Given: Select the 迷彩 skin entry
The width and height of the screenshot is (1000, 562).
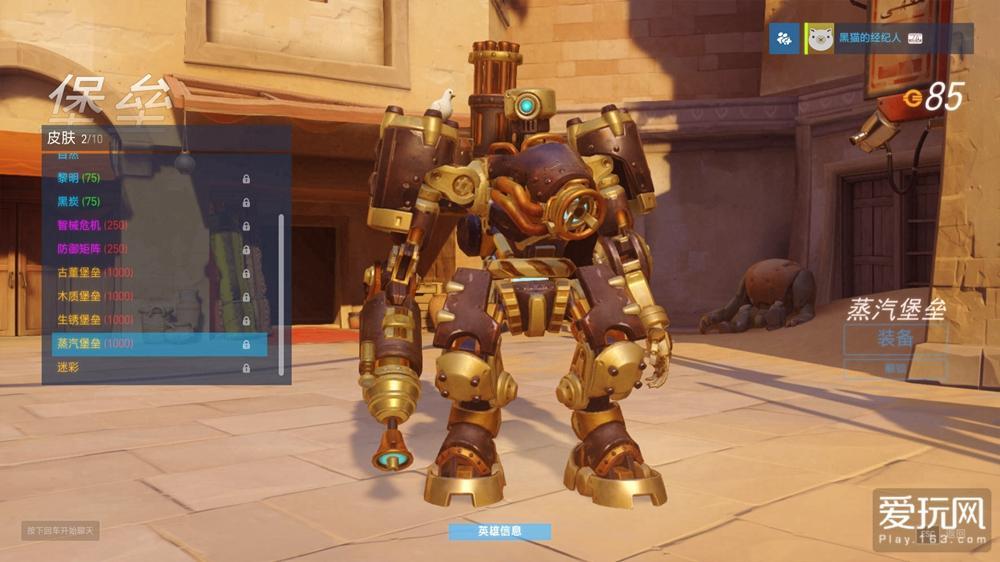Looking at the screenshot, I should [150, 368].
